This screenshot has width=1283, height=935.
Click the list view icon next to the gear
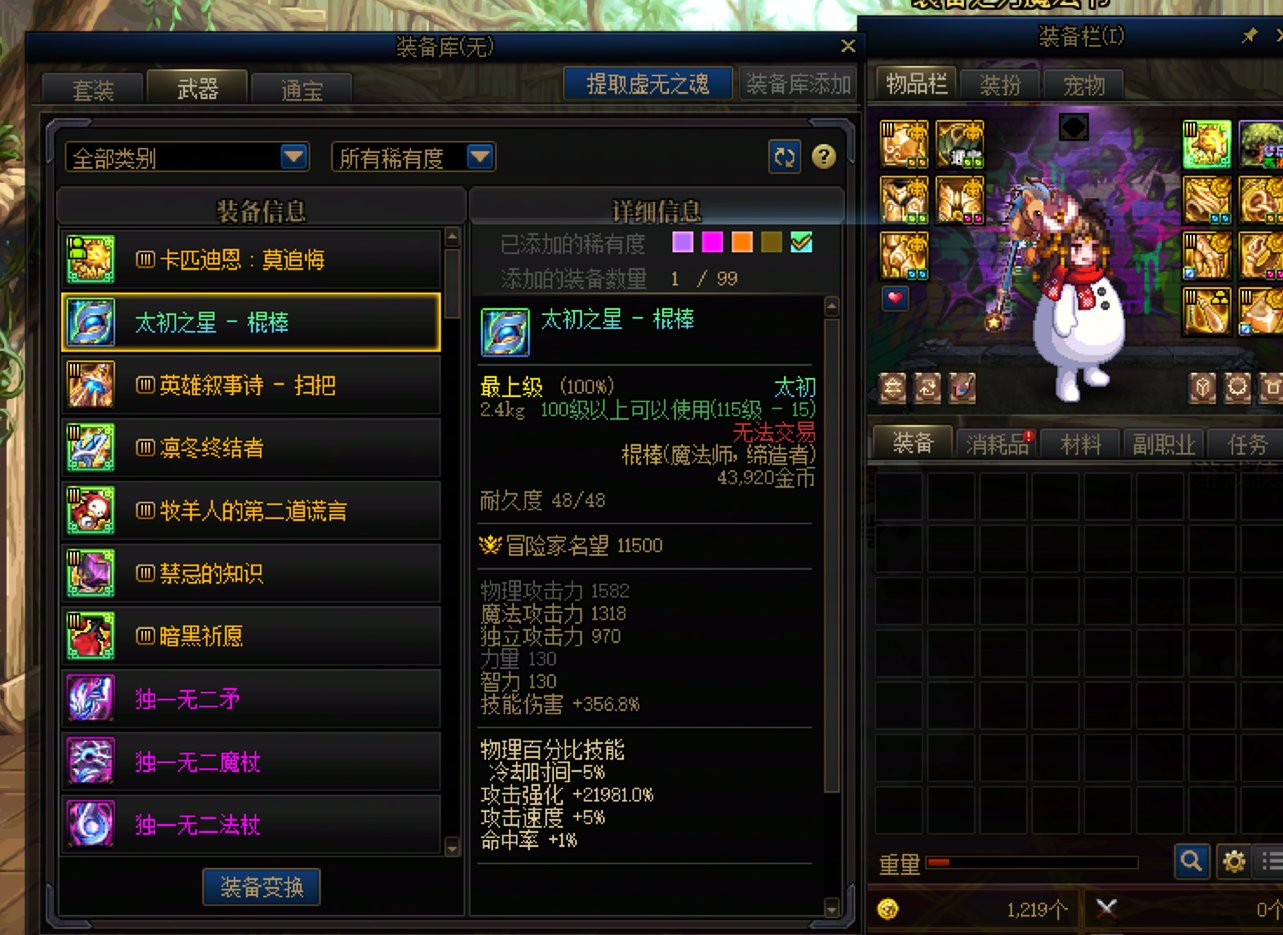tap(1271, 862)
